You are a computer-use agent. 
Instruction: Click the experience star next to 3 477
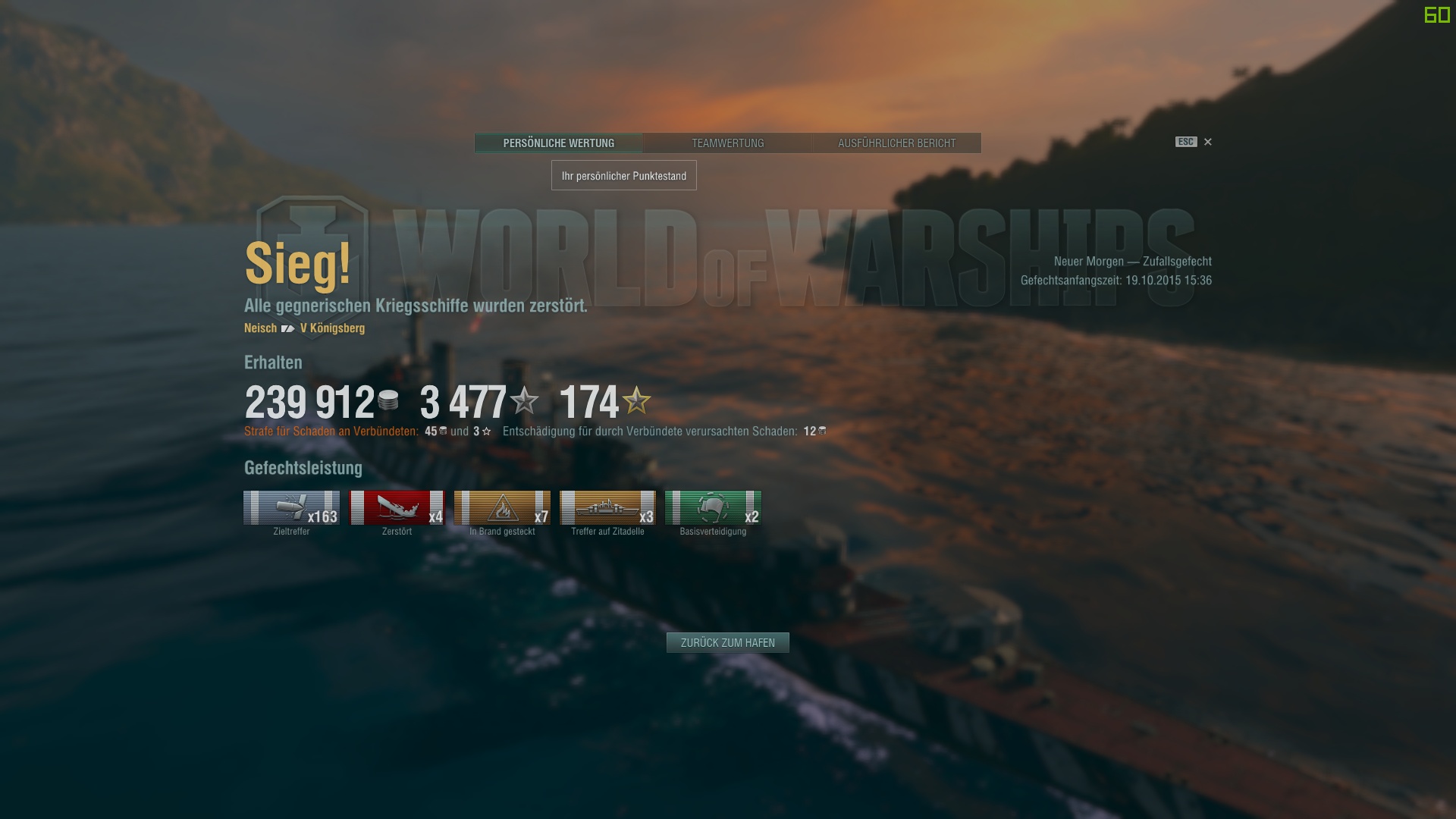point(523,403)
